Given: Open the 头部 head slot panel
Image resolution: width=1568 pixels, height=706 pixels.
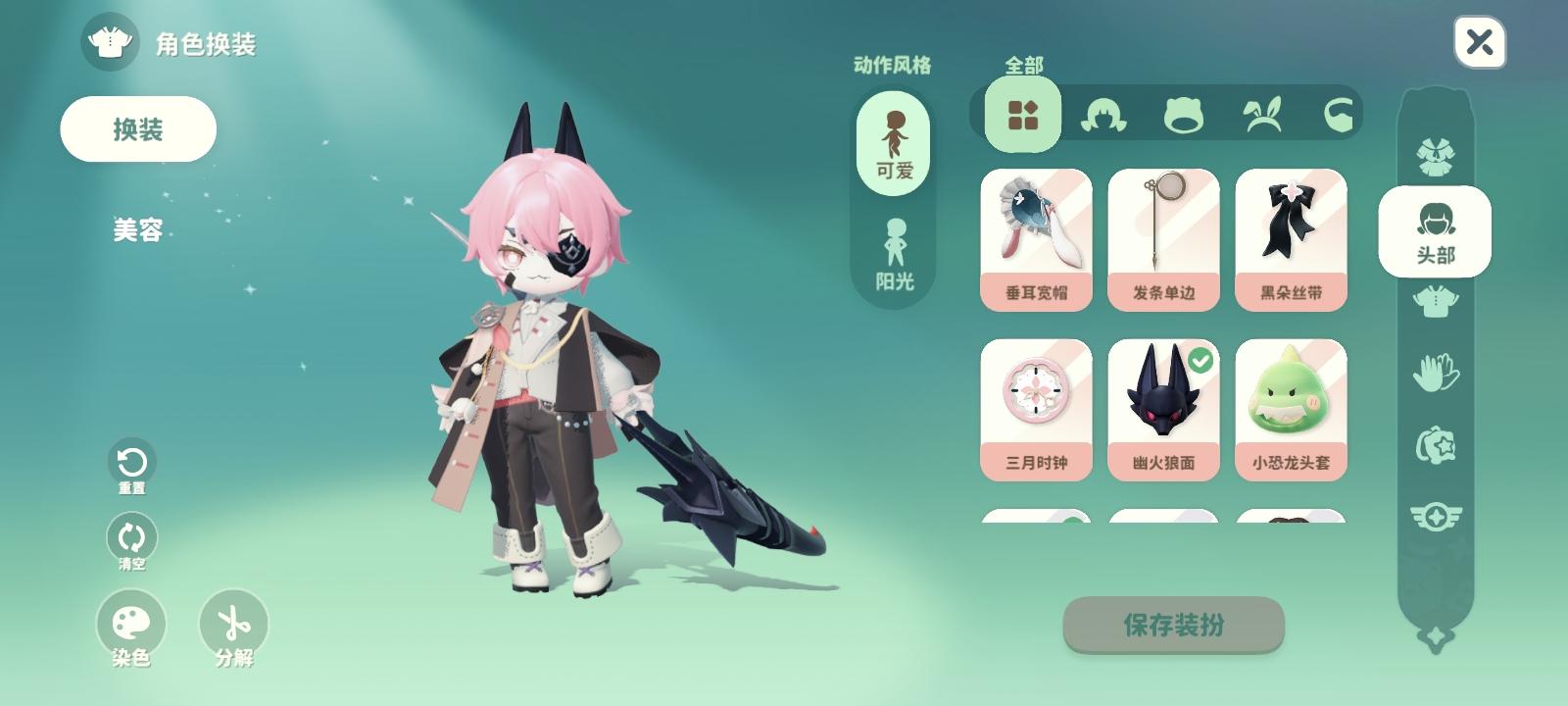Looking at the screenshot, I should pyautogui.click(x=1435, y=229).
